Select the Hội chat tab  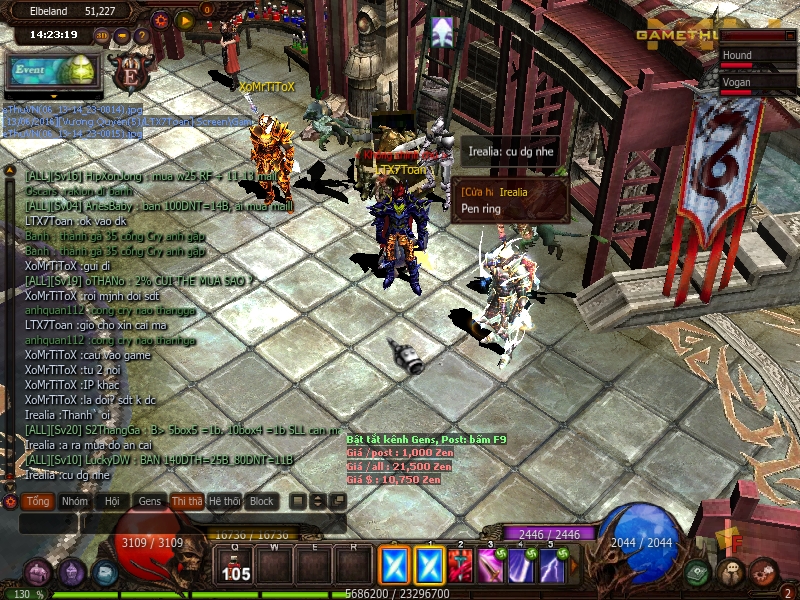tap(112, 501)
